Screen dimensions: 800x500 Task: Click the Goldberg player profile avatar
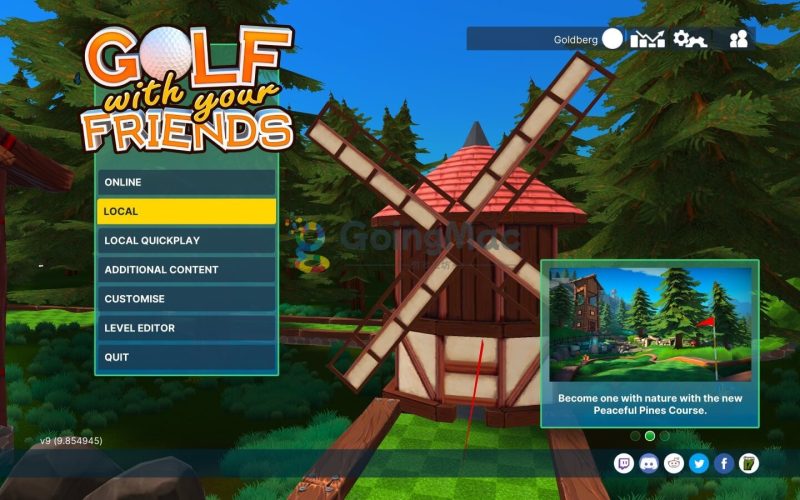click(612, 39)
